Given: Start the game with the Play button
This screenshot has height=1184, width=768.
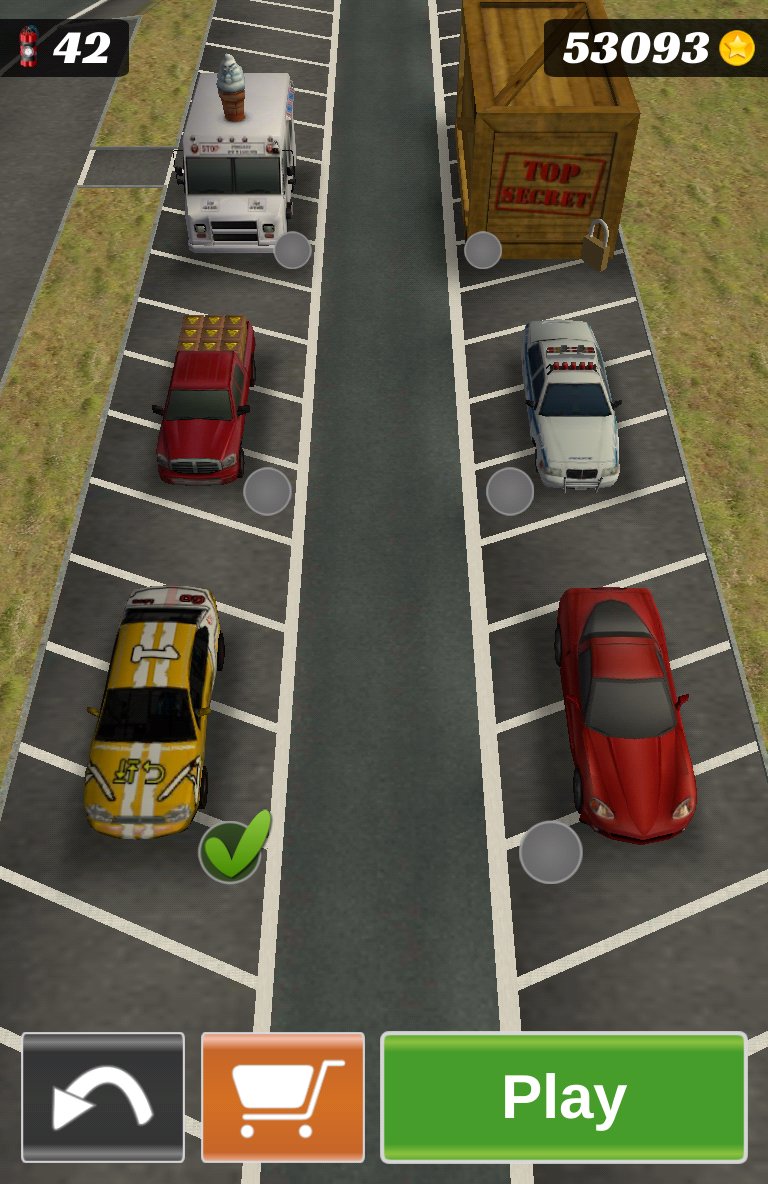Looking at the screenshot, I should point(563,1097).
